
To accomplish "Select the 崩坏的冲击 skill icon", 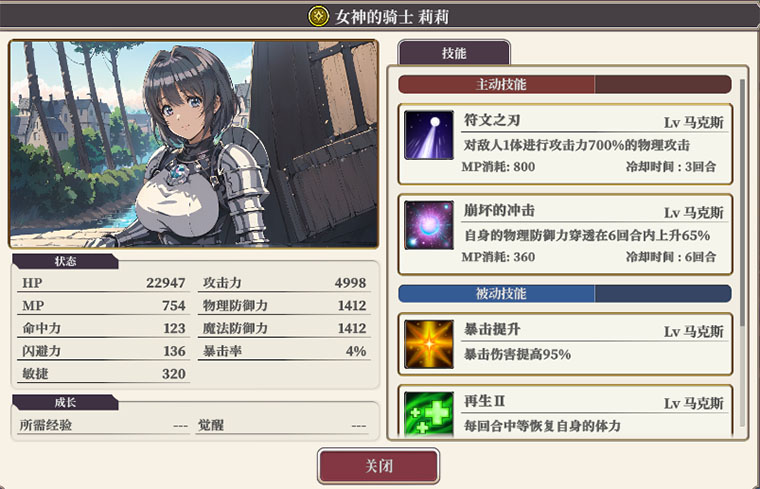I will tap(429, 225).
